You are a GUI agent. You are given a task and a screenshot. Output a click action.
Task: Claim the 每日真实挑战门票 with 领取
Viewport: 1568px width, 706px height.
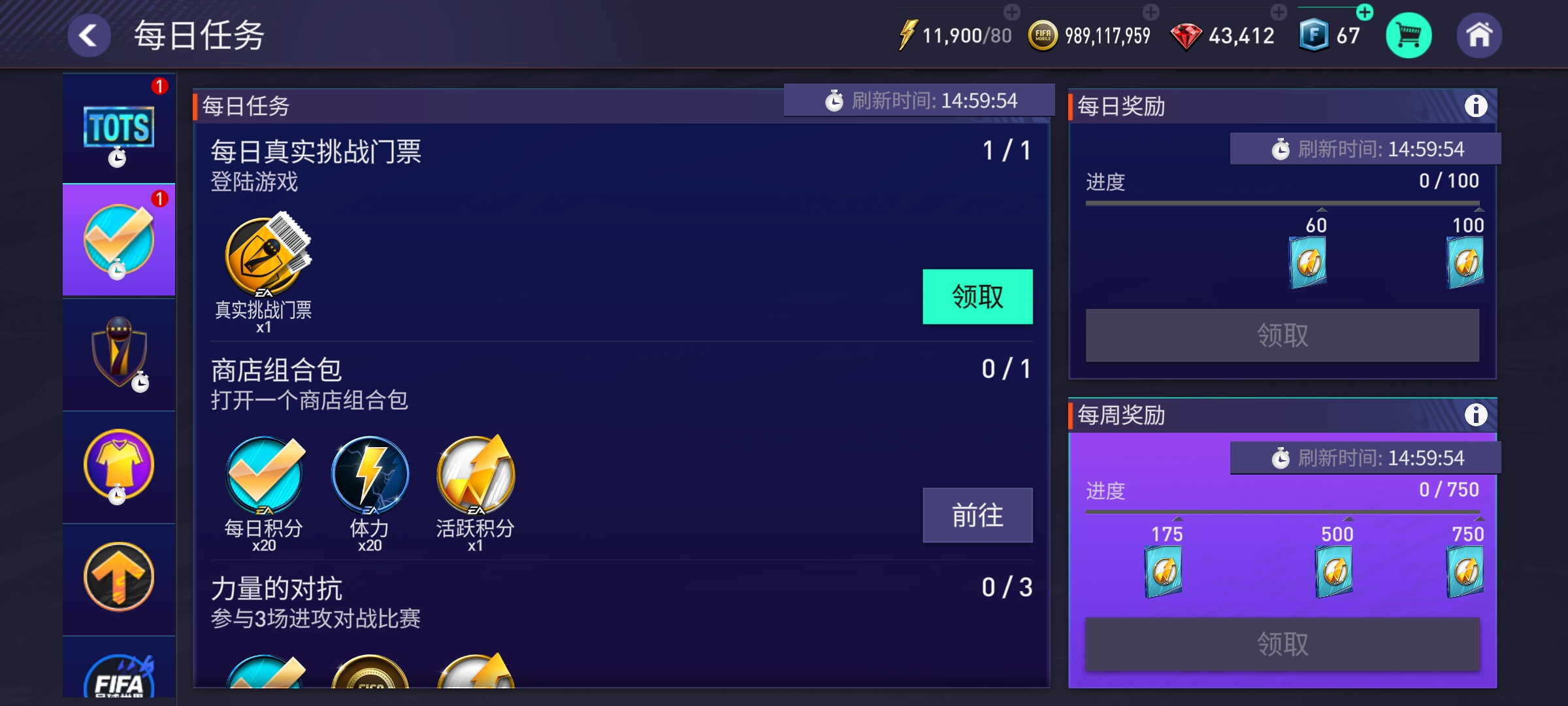pyautogui.click(x=977, y=297)
